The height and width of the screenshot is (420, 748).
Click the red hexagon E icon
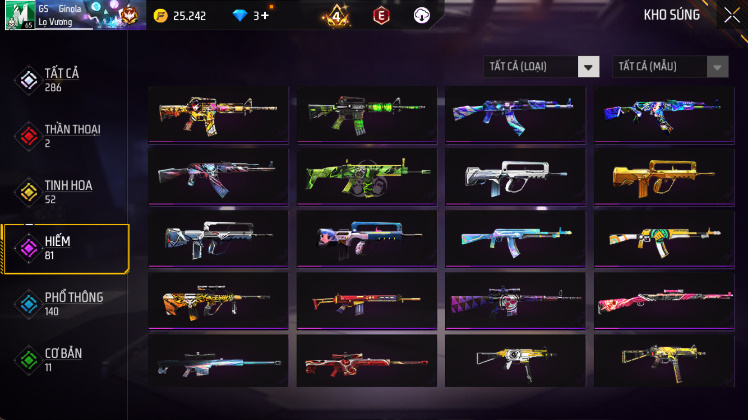click(380, 15)
